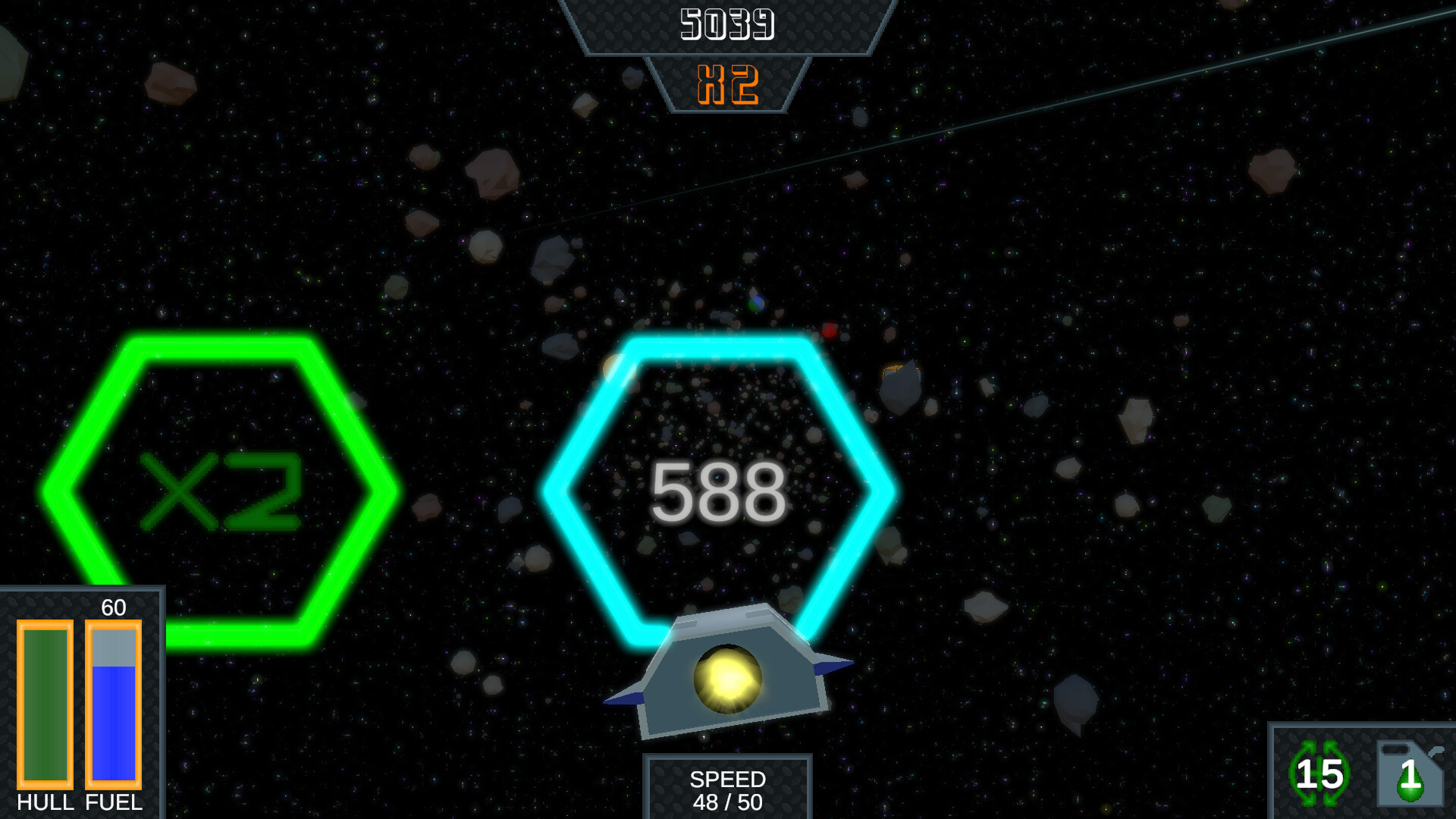
Task: Click the FUEL label under the blue bar
Action: tap(113, 804)
